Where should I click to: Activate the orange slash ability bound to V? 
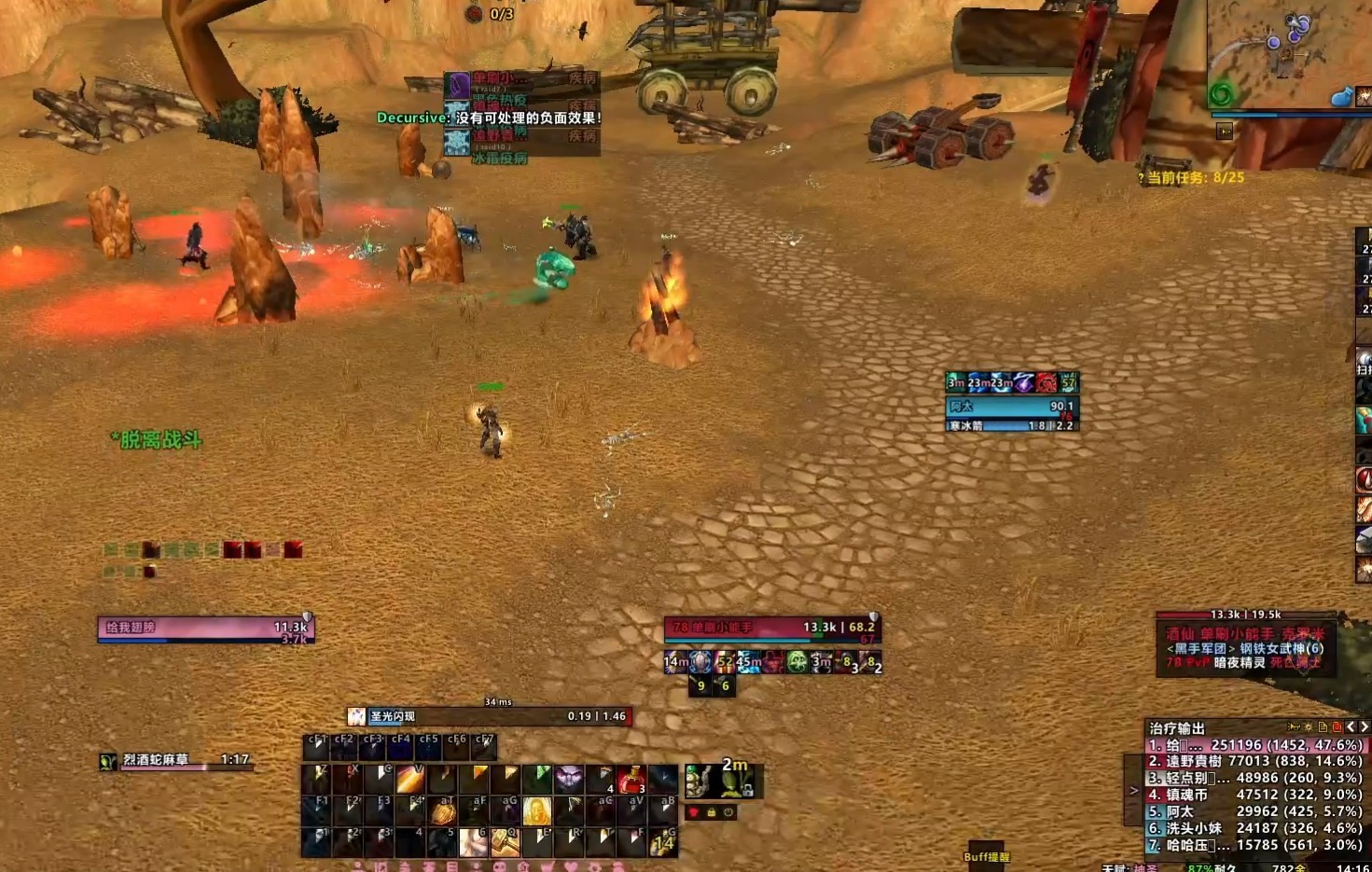tap(410, 779)
